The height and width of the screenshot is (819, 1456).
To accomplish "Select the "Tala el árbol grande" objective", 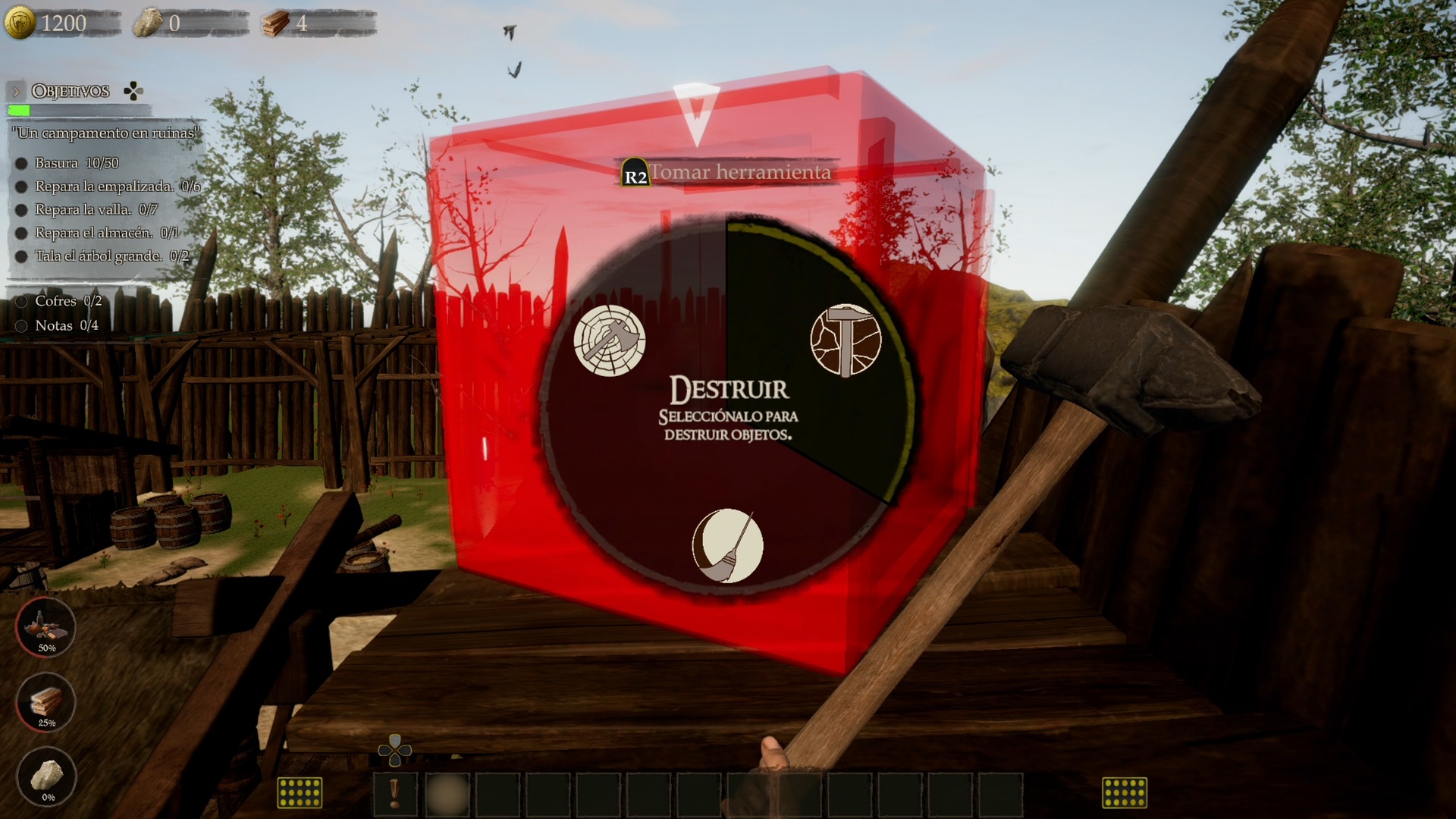I will coord(99,256).
